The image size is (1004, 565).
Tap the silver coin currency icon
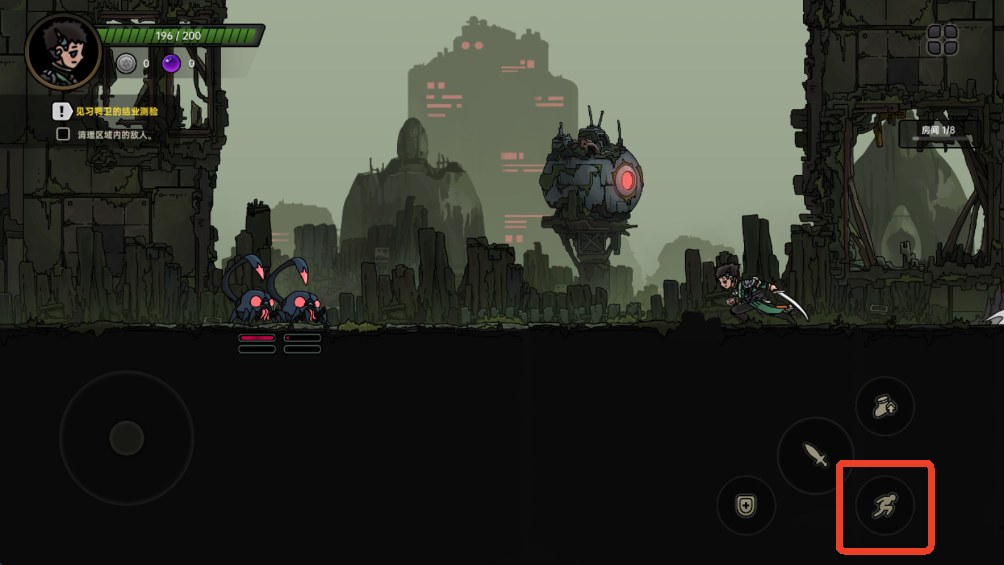[x=126, y=64]
